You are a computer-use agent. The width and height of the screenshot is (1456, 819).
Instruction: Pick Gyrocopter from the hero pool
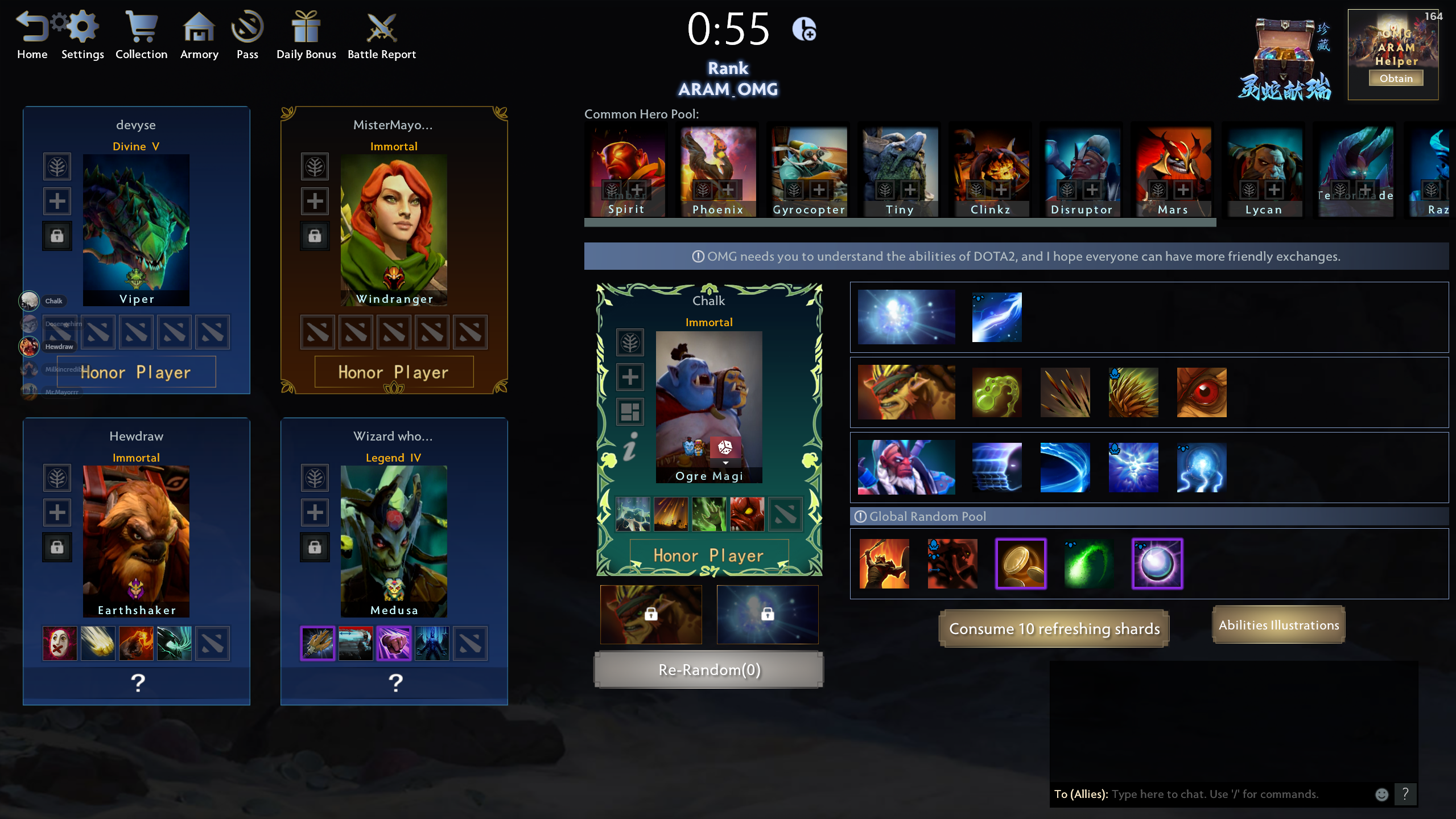tap(809, 171)
